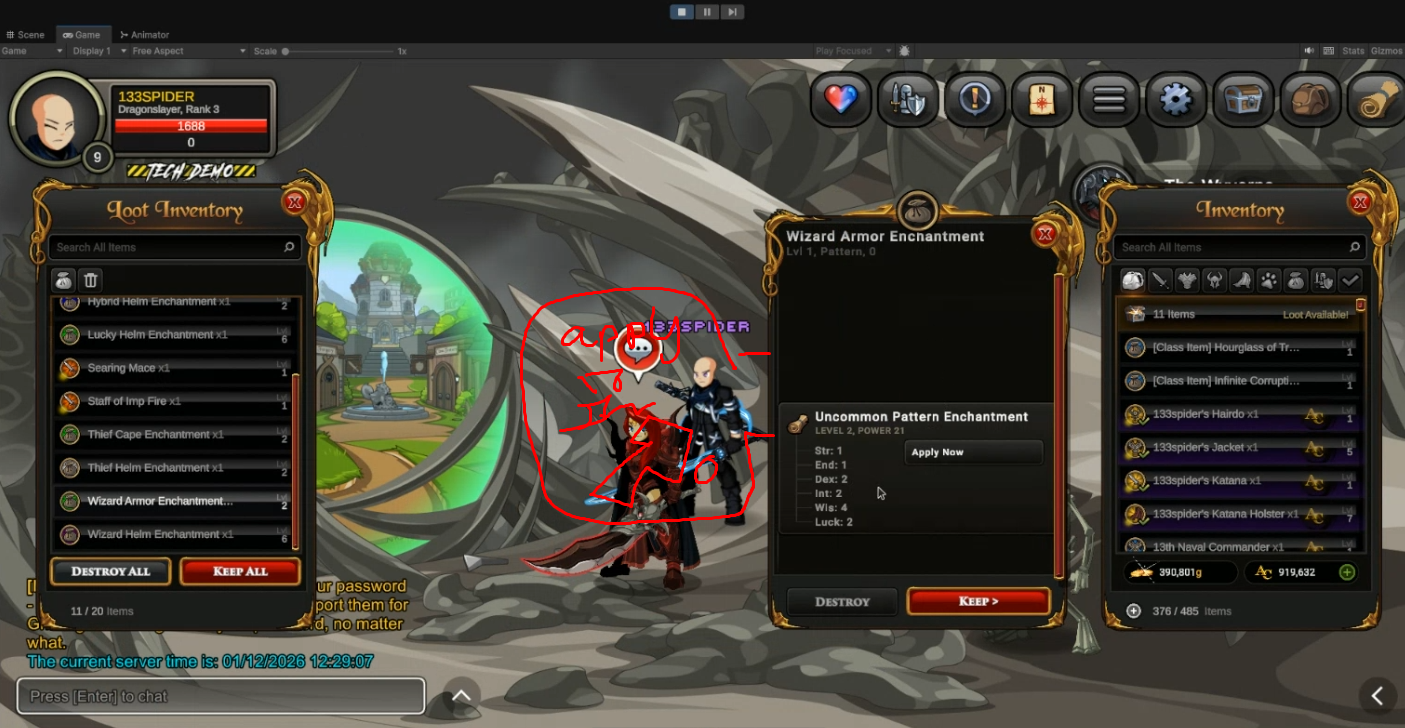
Task: Pause the Unity editor play mode
Action: click(707, 12)
